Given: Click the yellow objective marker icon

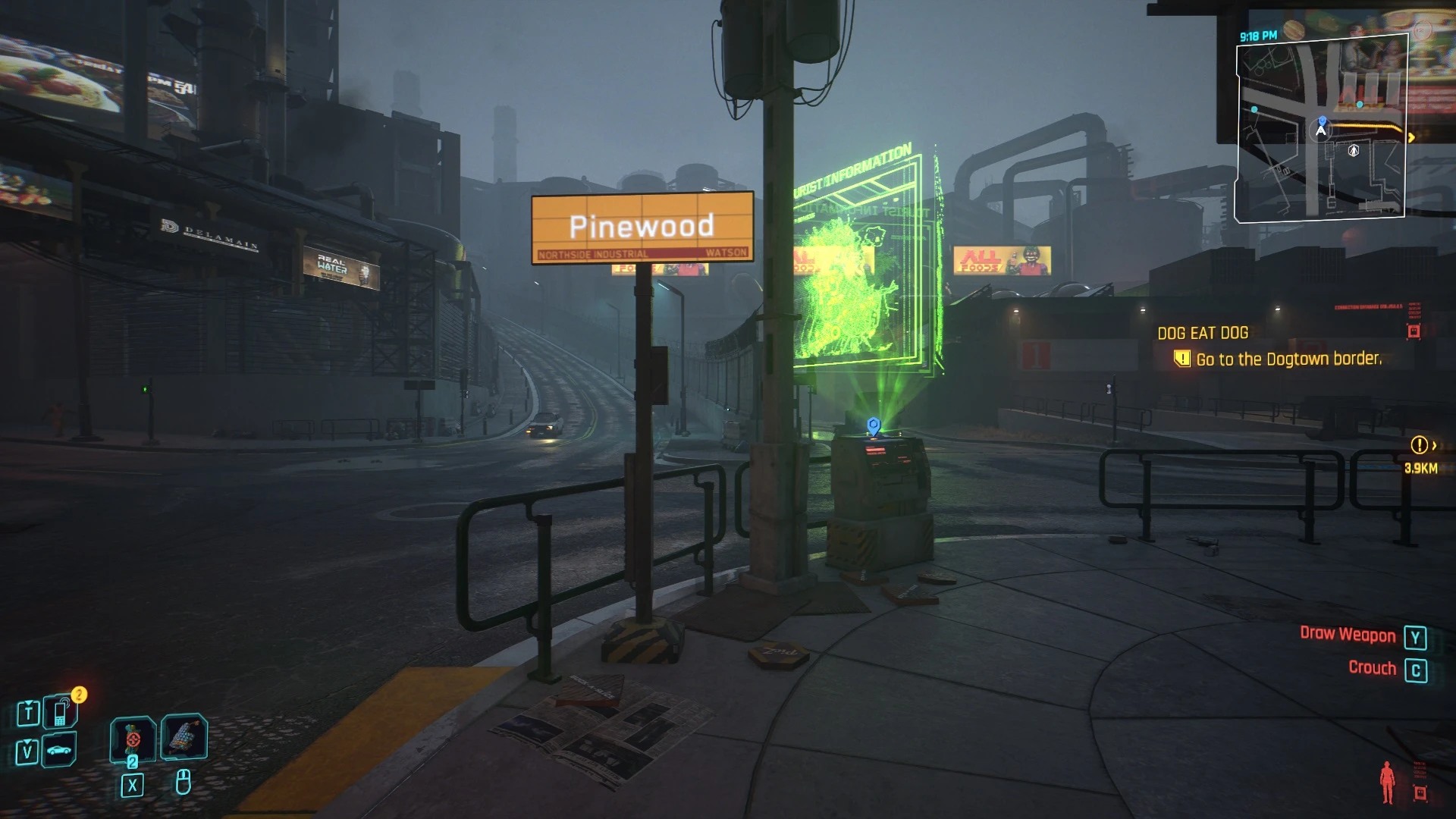Looking at the screenshot, I should [x=1181, y=359].
